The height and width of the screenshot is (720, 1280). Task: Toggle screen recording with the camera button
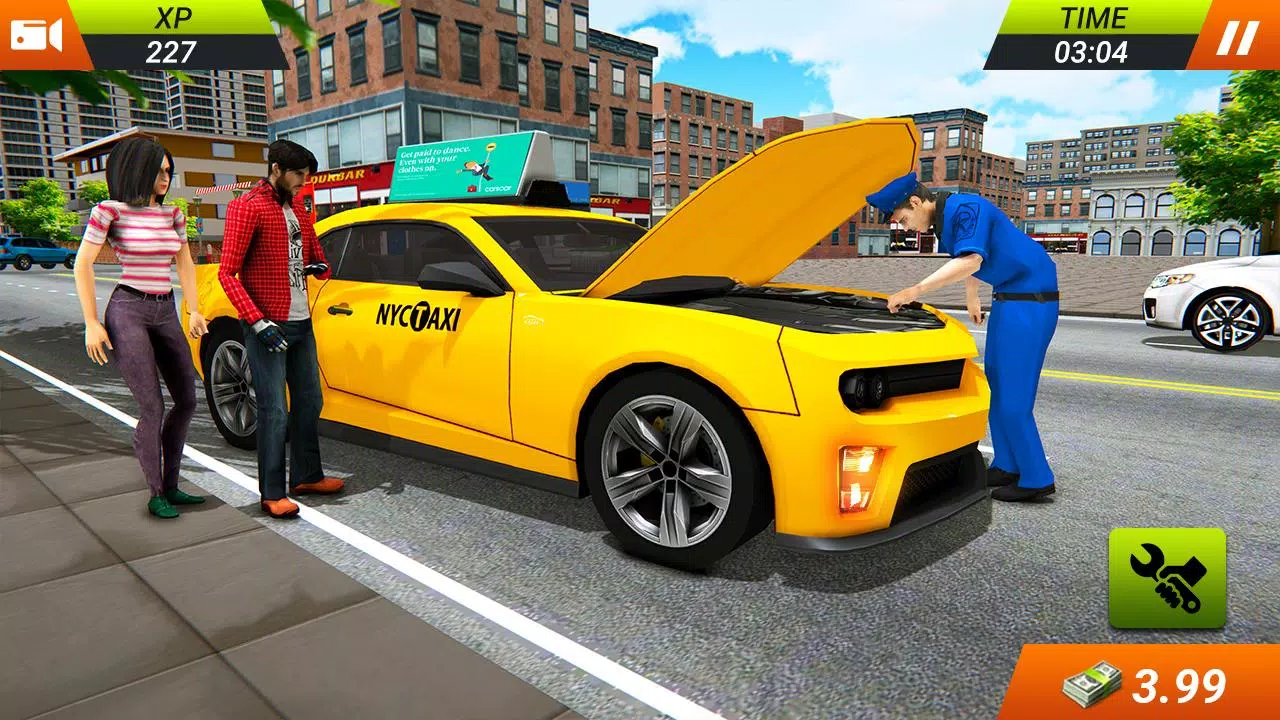tap(38, 36)
